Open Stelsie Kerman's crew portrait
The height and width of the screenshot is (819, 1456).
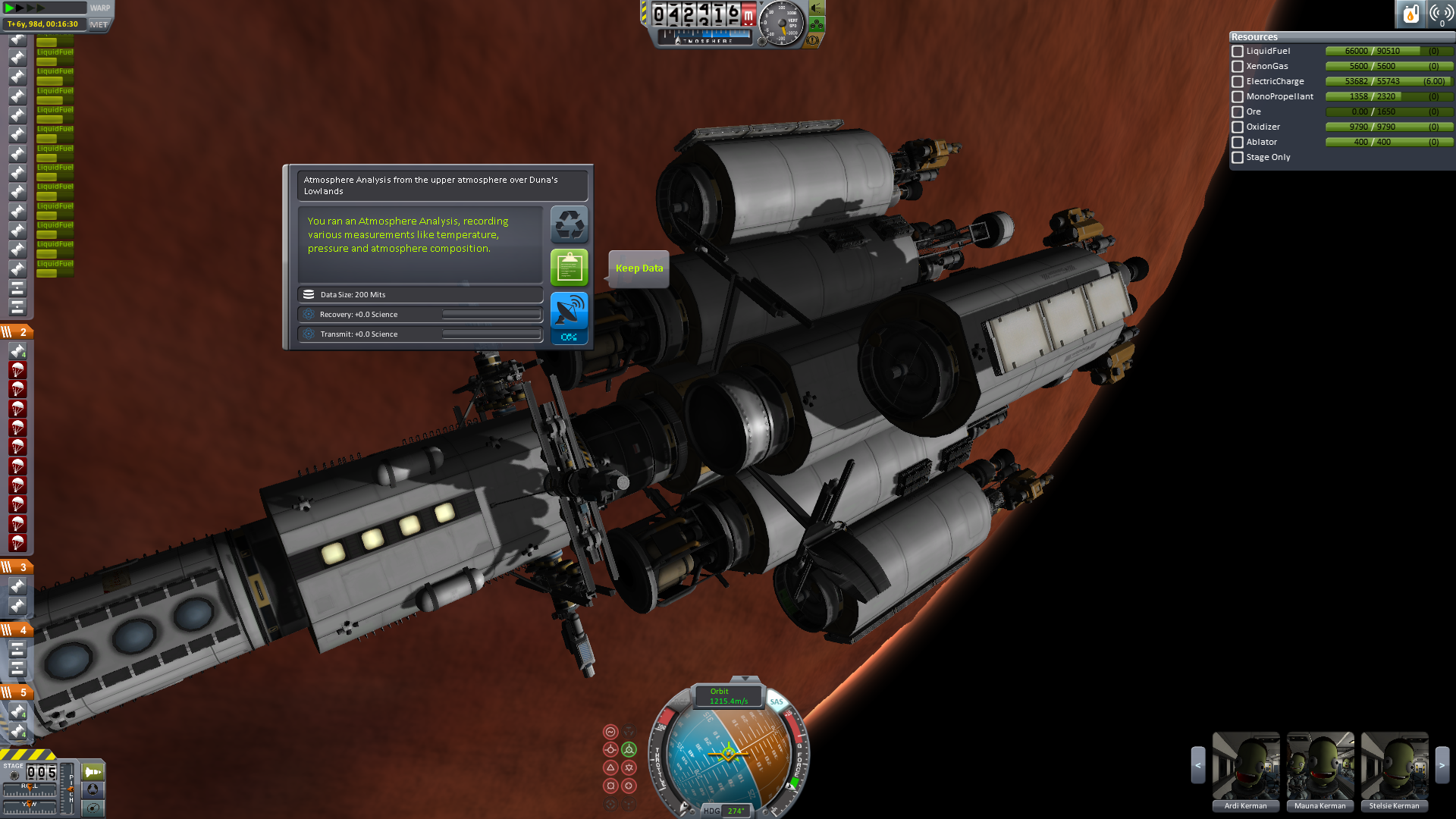pos(1394,766)
